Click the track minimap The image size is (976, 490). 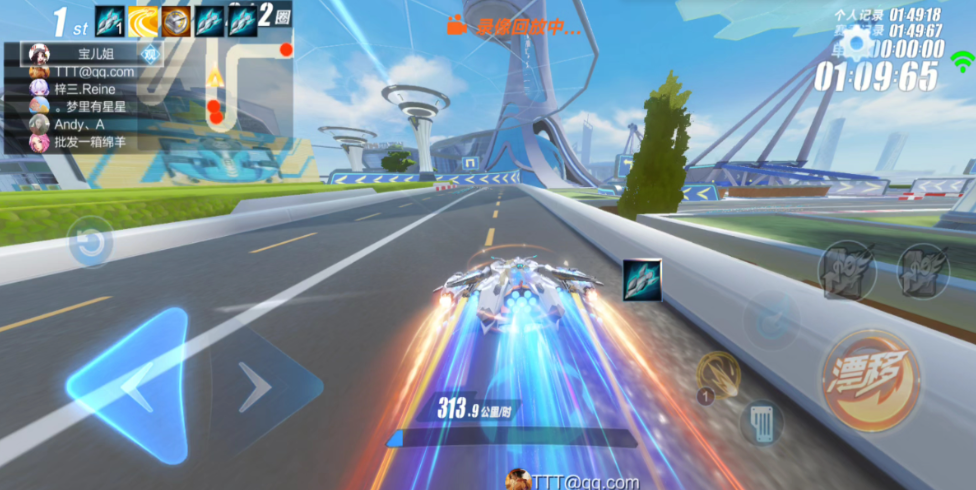coord(230,90)
